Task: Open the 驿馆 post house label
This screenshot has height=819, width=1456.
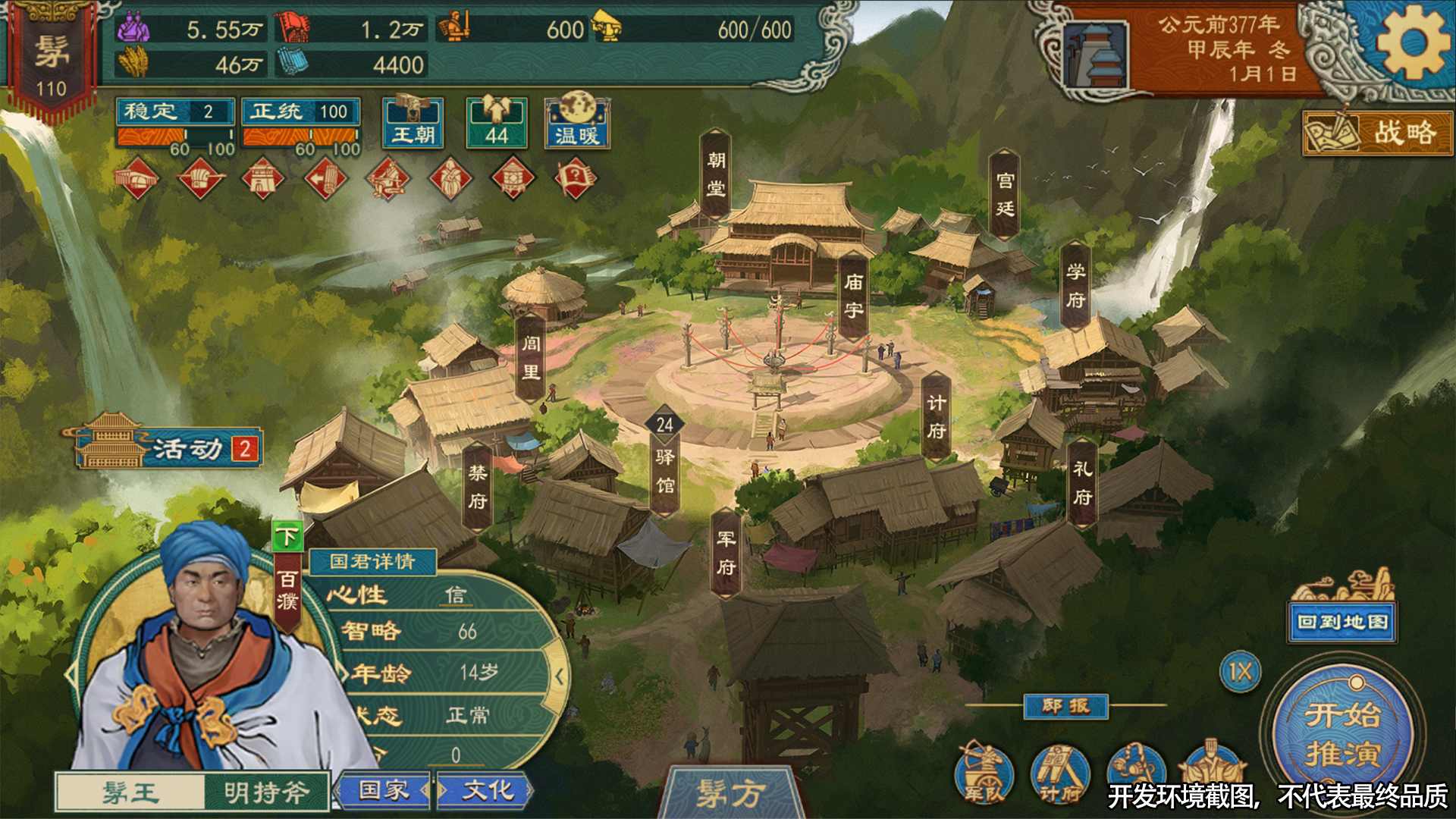Action: pos(665,470)
